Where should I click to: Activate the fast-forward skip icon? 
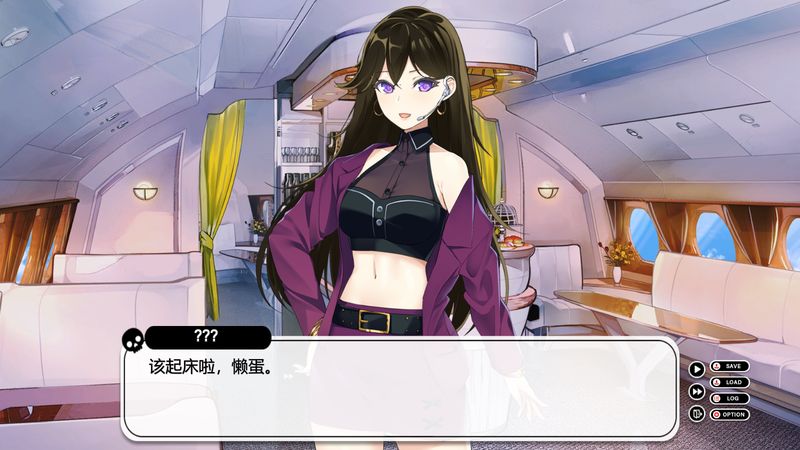pyautogui.click(x=697, y=391)
